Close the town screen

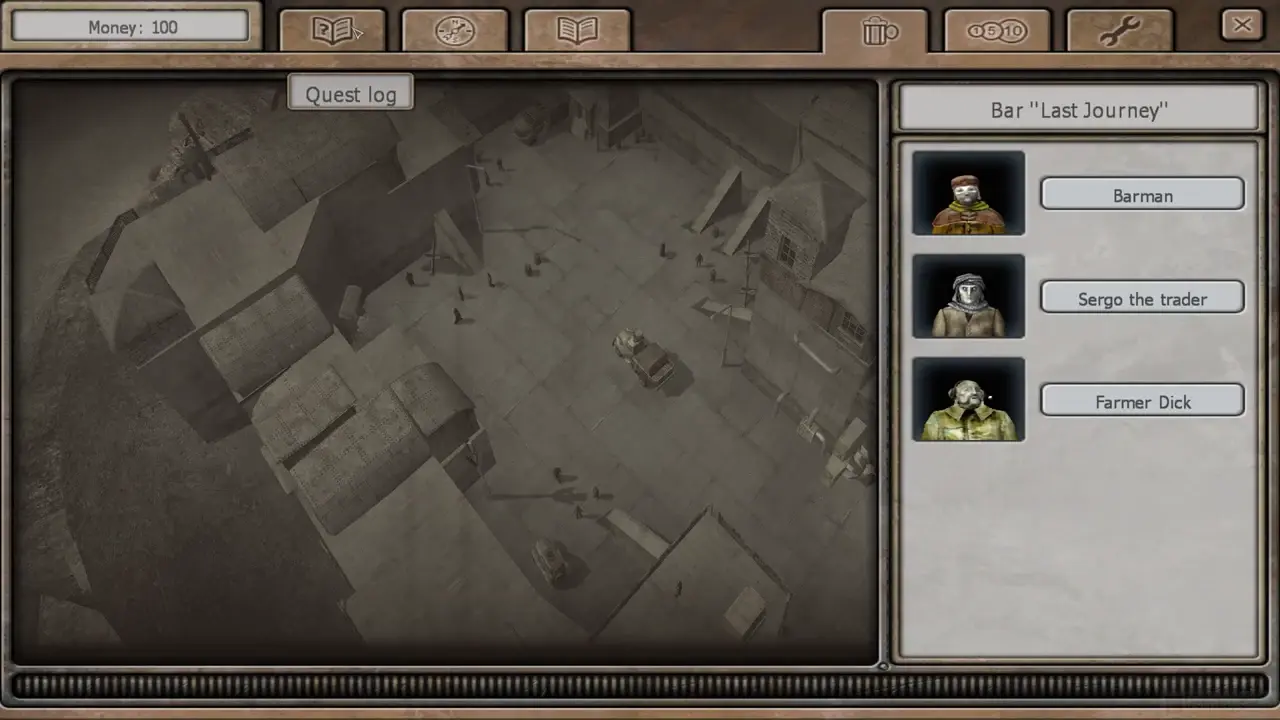tap(1242, 25)
